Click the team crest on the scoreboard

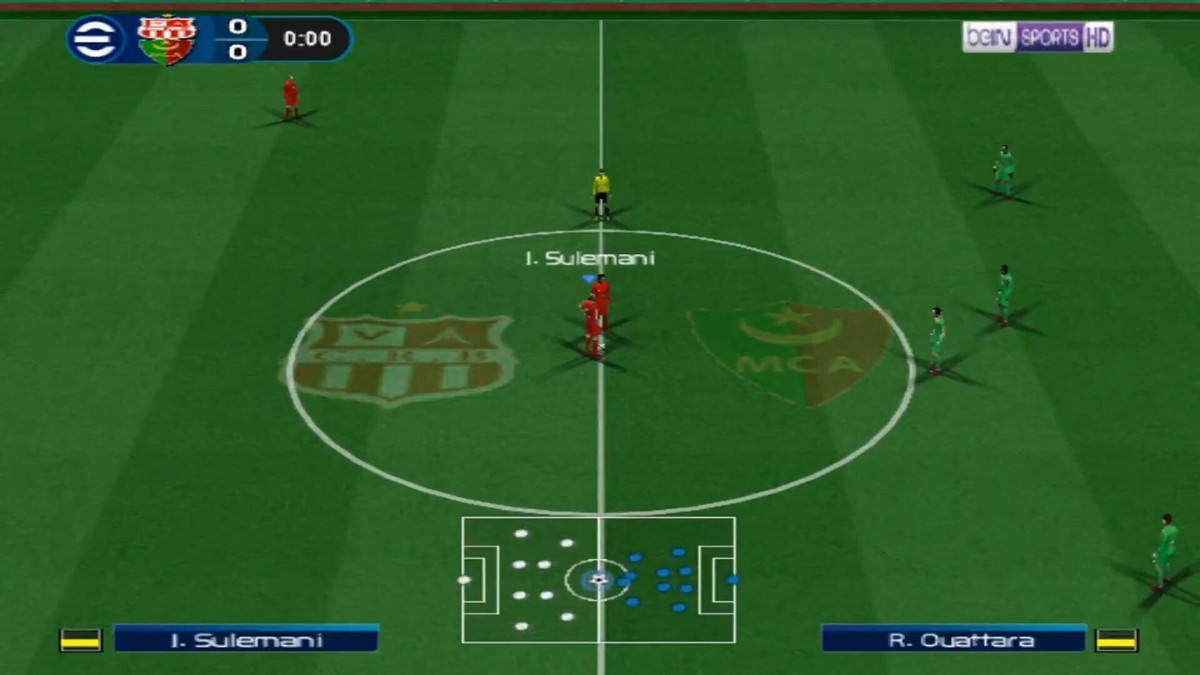tap(166, 40)
